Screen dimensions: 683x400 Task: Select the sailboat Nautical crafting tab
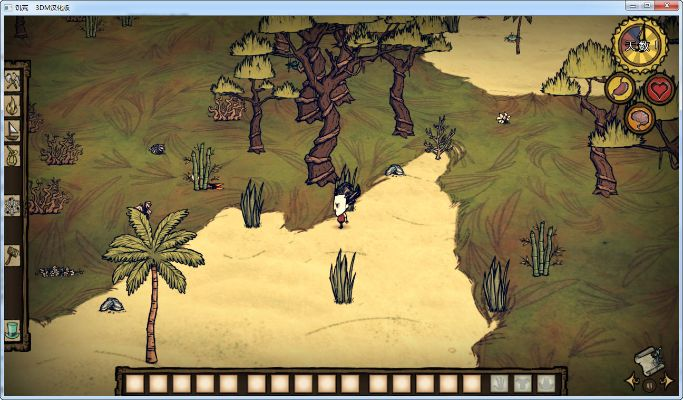(x=13, y=130)
